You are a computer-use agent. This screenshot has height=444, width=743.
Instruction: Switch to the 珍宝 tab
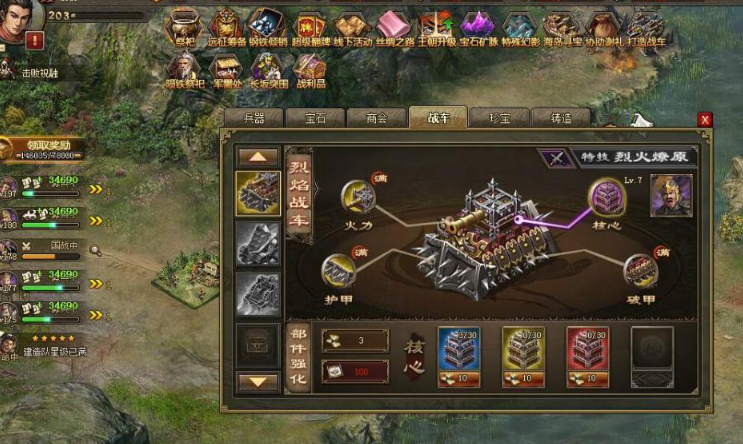pos(497,118)
